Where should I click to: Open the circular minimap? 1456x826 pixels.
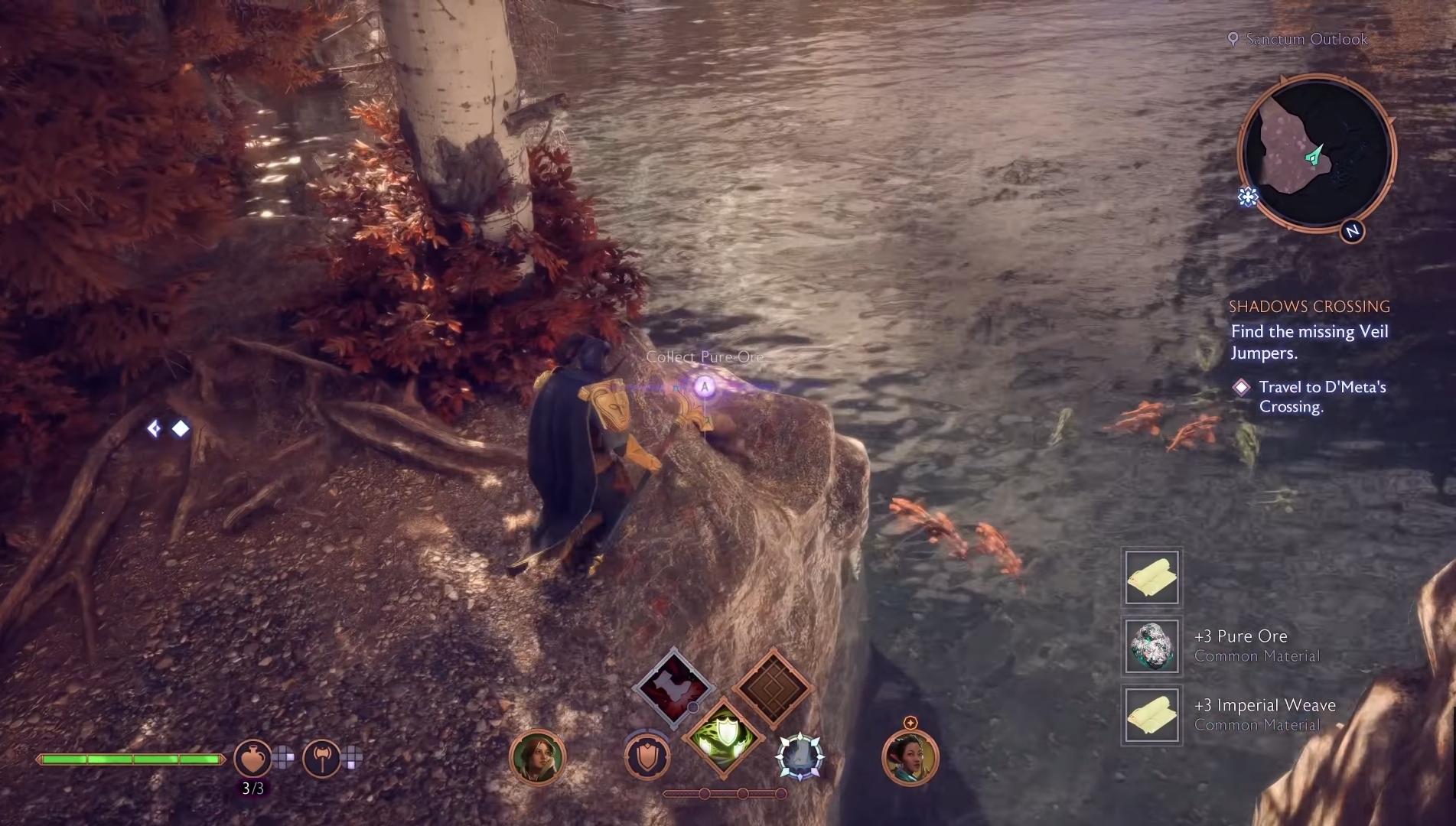point(1315,153)
